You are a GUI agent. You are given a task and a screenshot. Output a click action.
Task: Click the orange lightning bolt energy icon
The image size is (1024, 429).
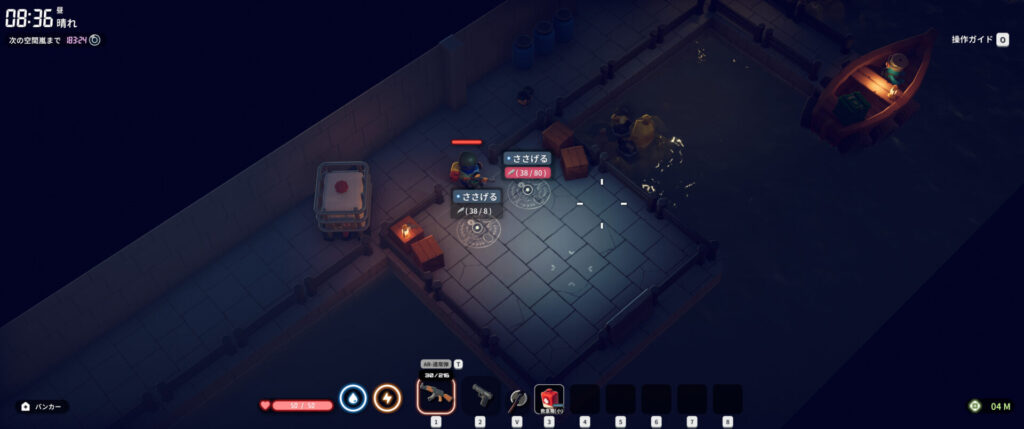tap(387, 398)
